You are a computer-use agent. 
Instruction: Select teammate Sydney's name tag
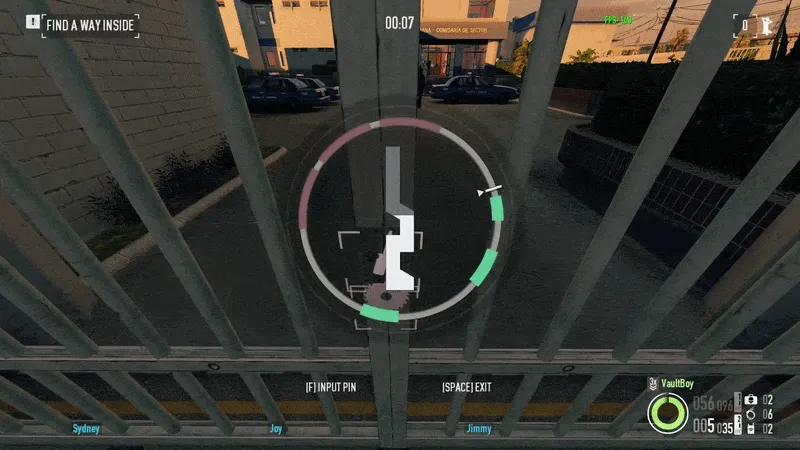pyautogui.click(x=87, y=428)
